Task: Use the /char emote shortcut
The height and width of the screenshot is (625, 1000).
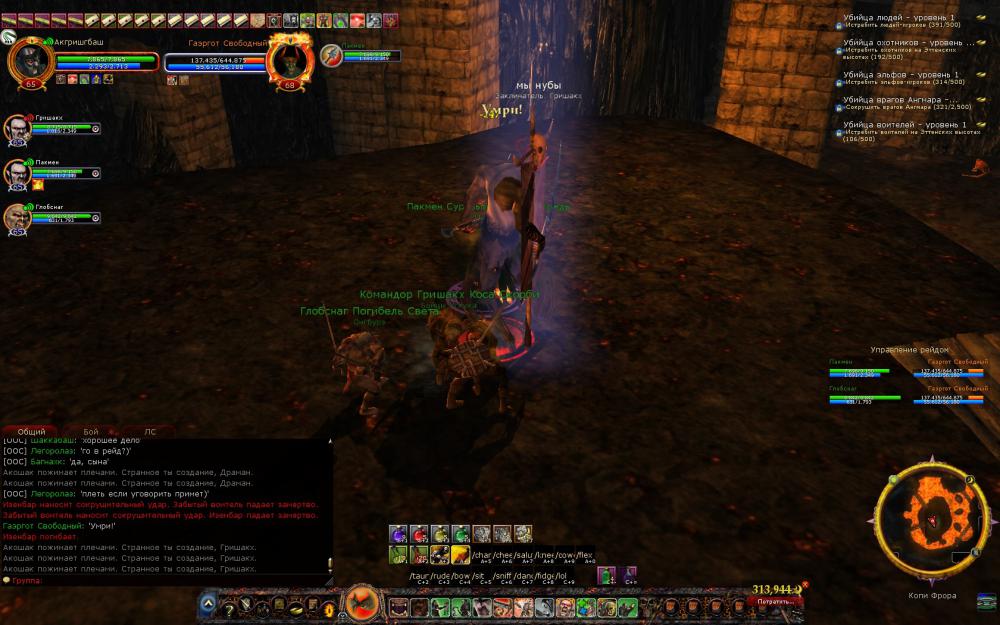Action: click(483, 553)
